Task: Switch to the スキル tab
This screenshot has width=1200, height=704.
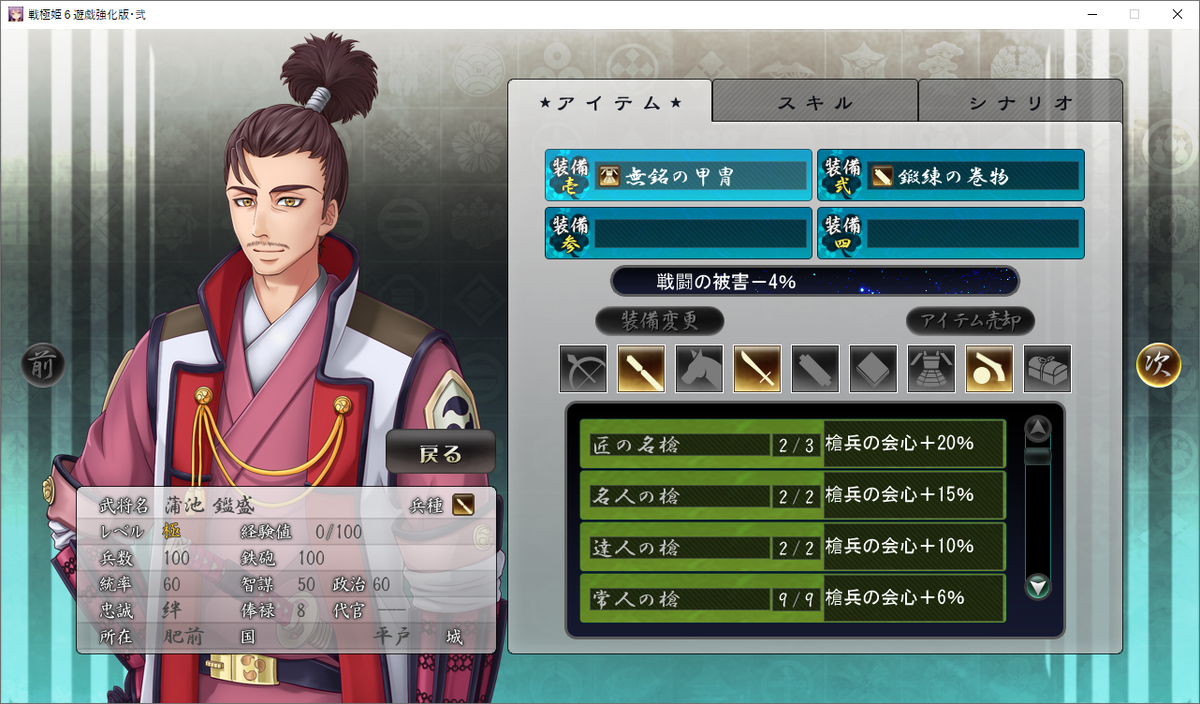Action: [815, 102]
